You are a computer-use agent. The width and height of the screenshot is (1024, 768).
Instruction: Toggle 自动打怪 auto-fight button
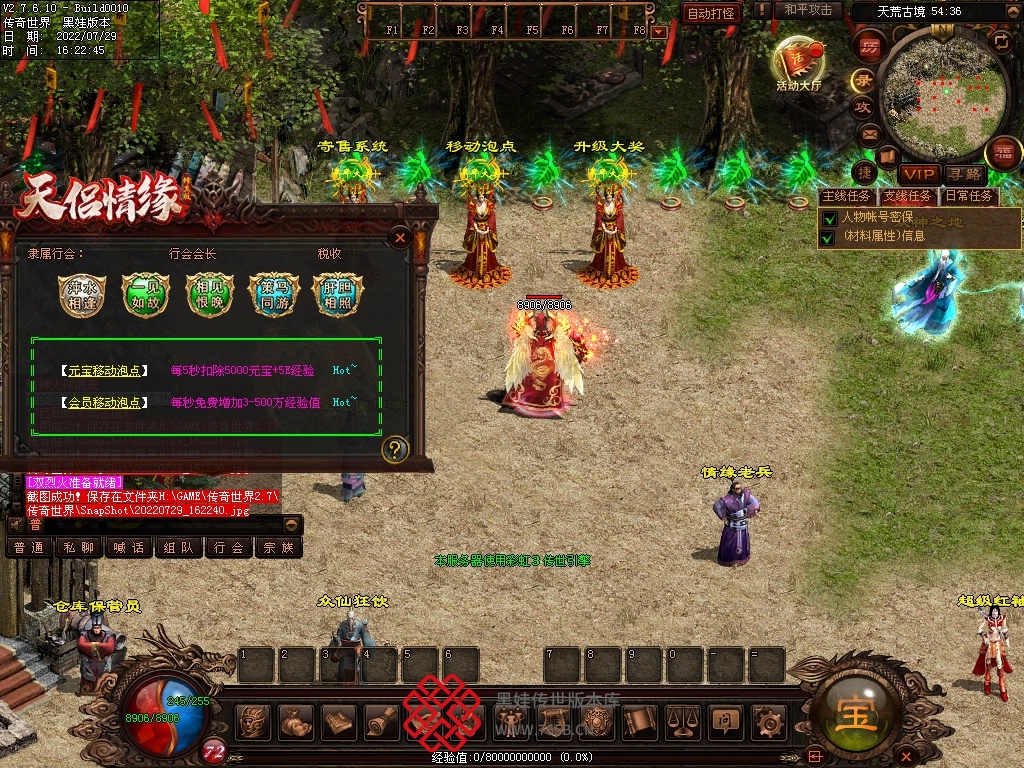click(712, 13)
